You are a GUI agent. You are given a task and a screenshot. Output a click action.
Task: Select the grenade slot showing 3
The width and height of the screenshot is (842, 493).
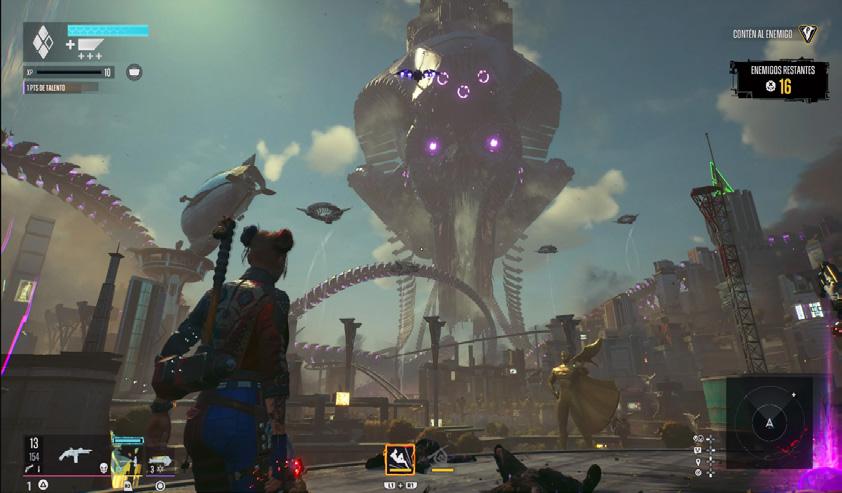pos(160,463)
